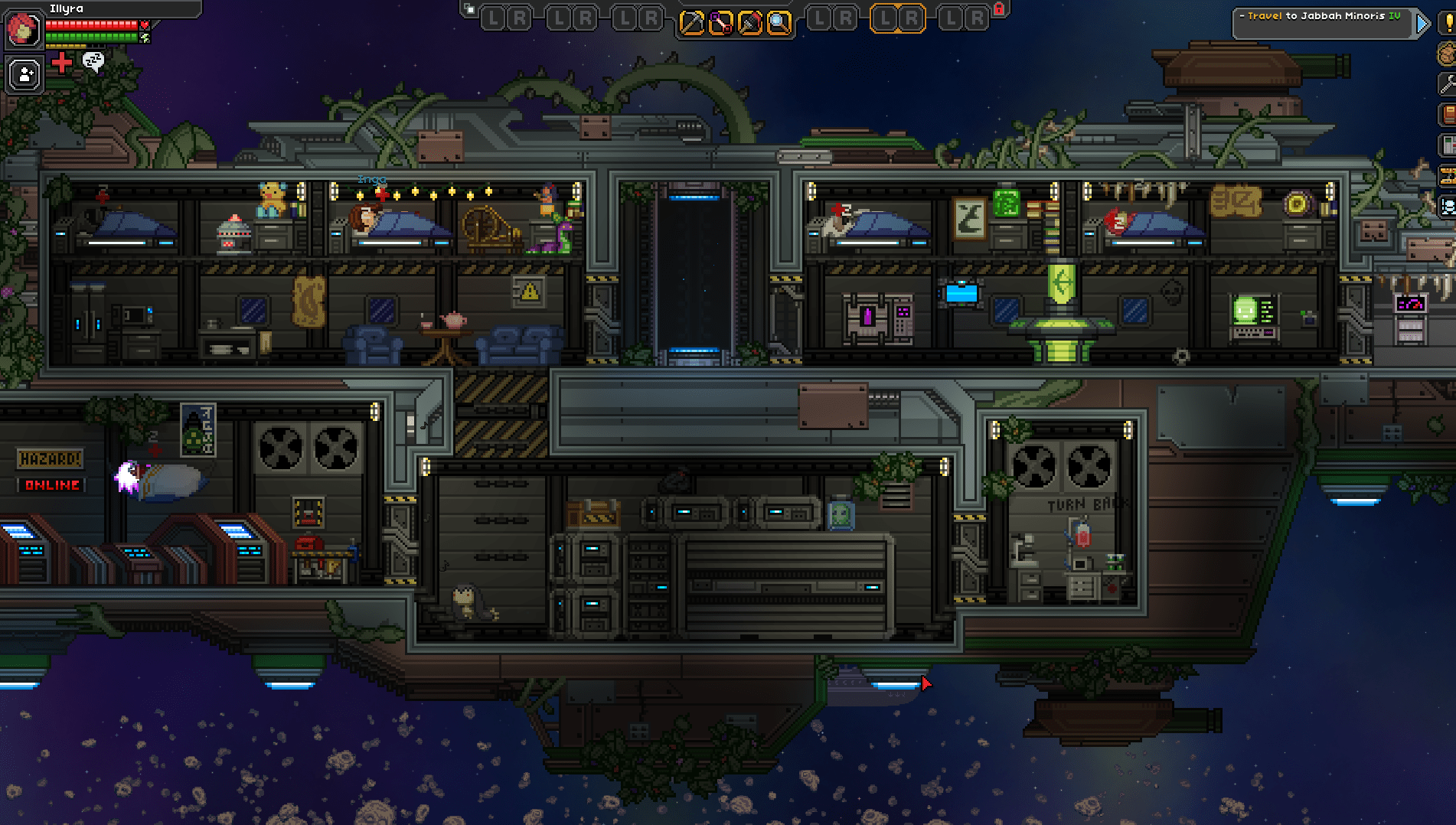Toggle the hotbar swap icon left of the slots
This screenshot has height=825, width=1456.
coord(468,8)
